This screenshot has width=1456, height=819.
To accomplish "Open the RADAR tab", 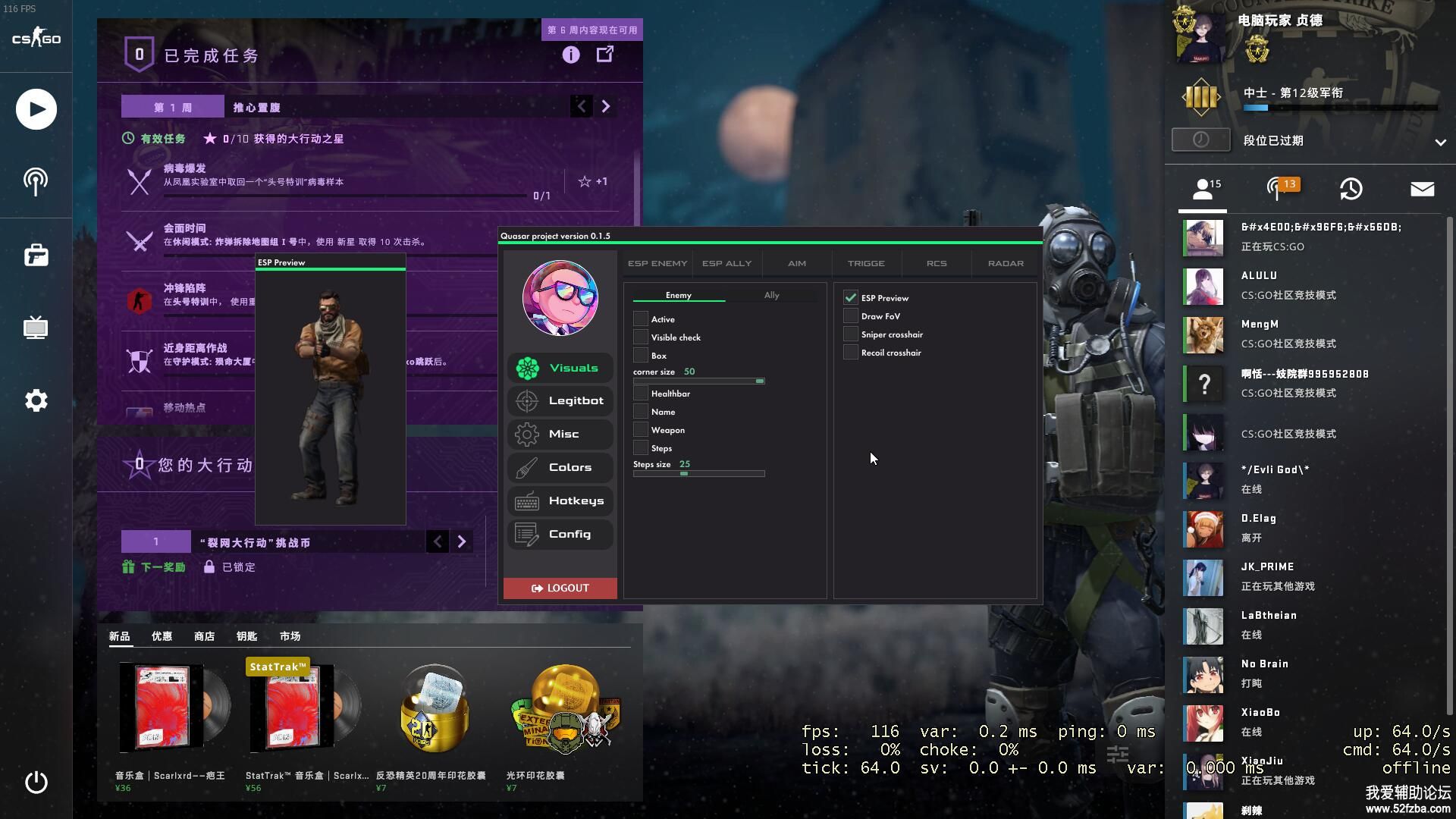I will click(1006, 263).
